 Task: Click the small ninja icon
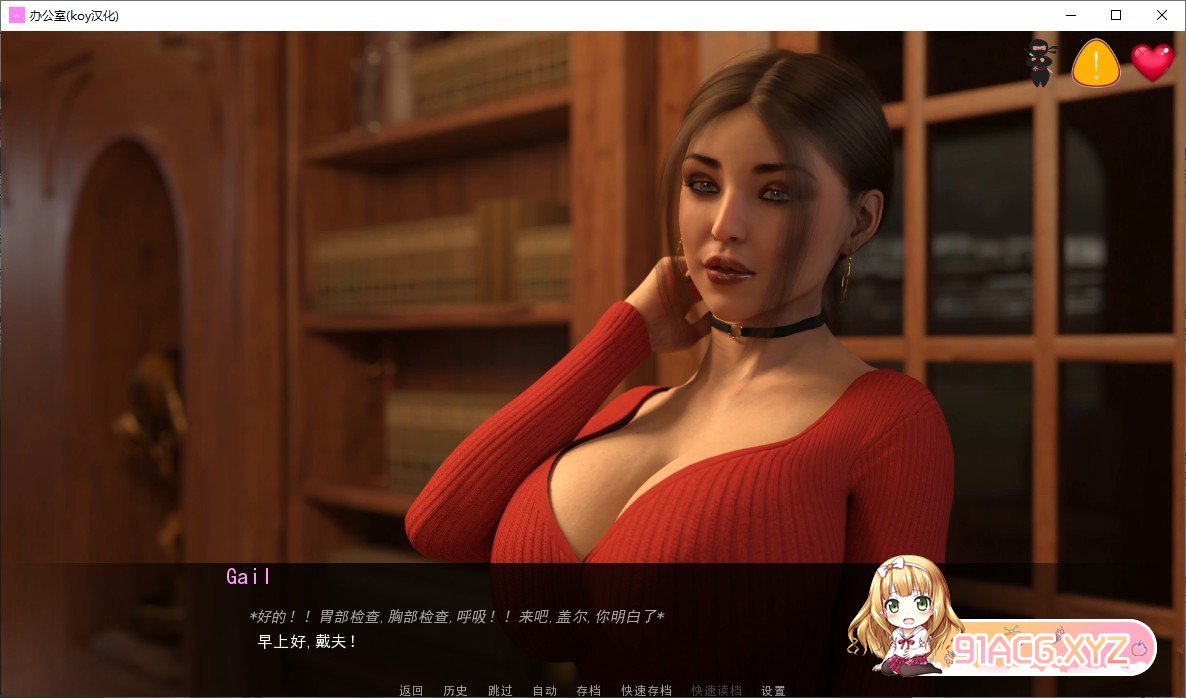(1040, 63)
